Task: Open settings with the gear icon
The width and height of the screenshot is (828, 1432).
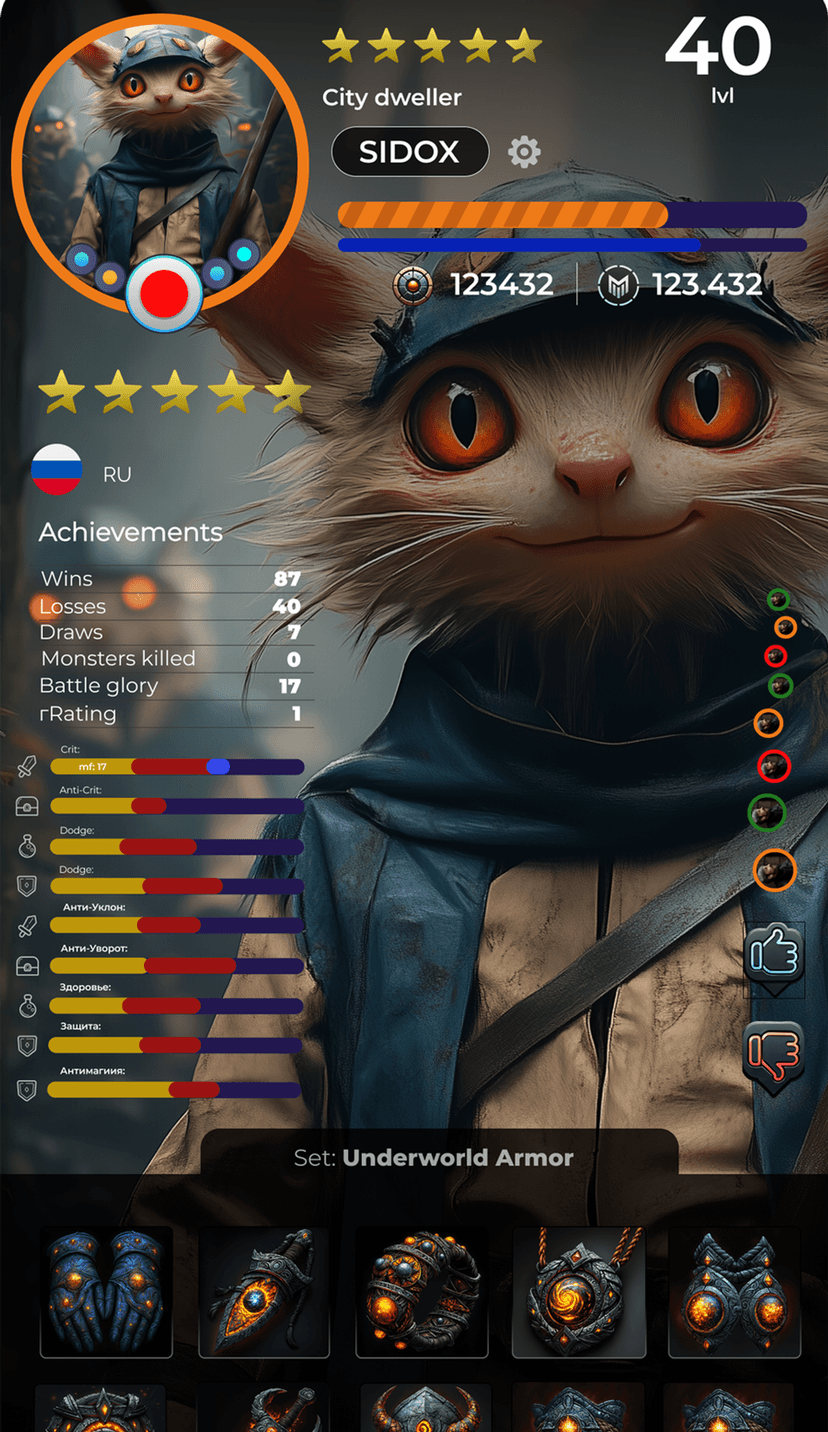Action: [x=524, y=152]
